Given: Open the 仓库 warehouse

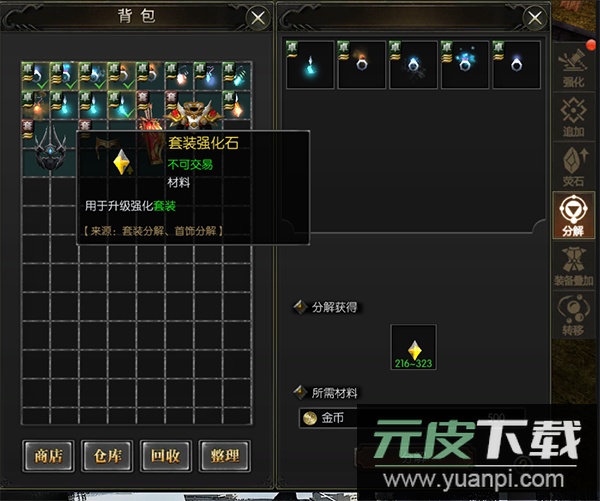Looking at the screenshot, I should (106, 456).
